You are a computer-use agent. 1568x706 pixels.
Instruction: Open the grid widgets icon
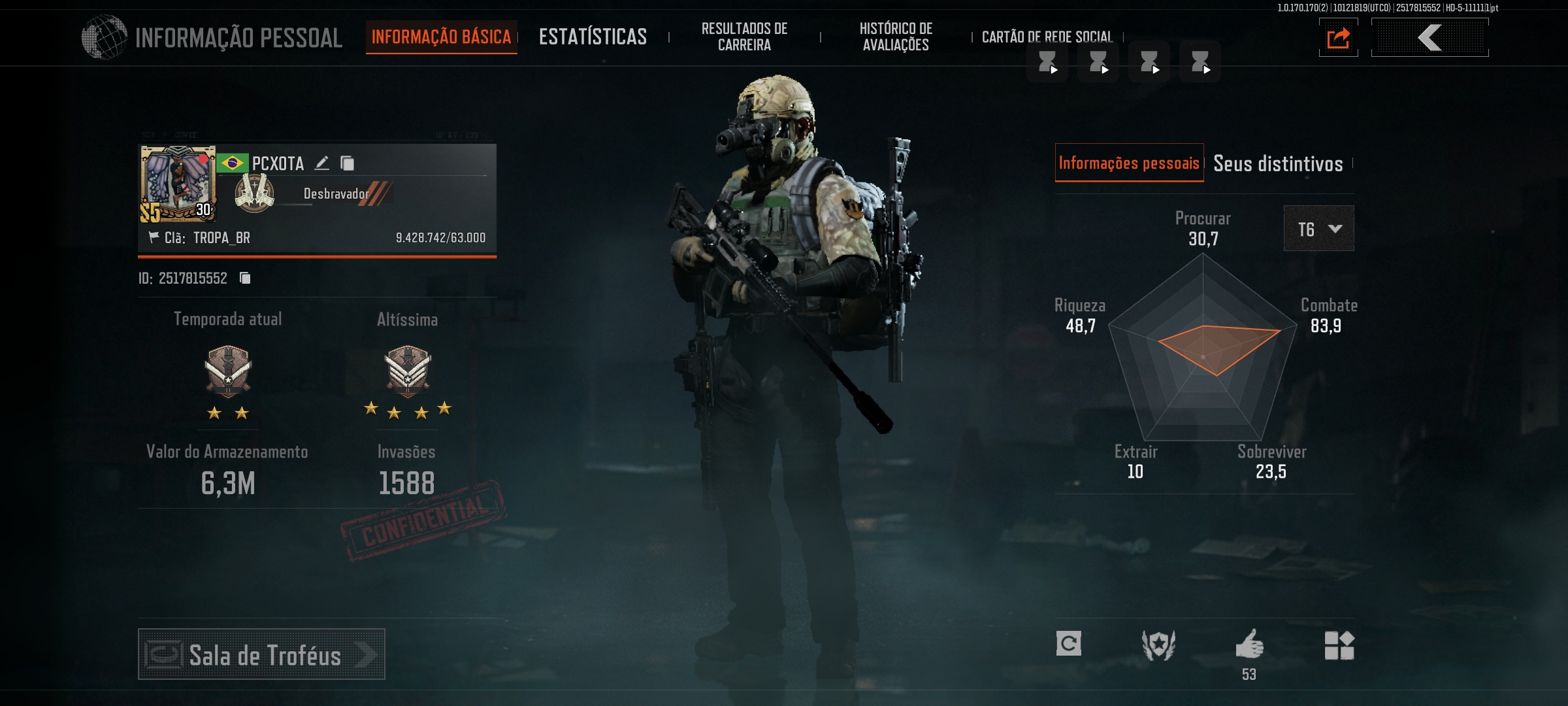click(x=1339, y=645)
